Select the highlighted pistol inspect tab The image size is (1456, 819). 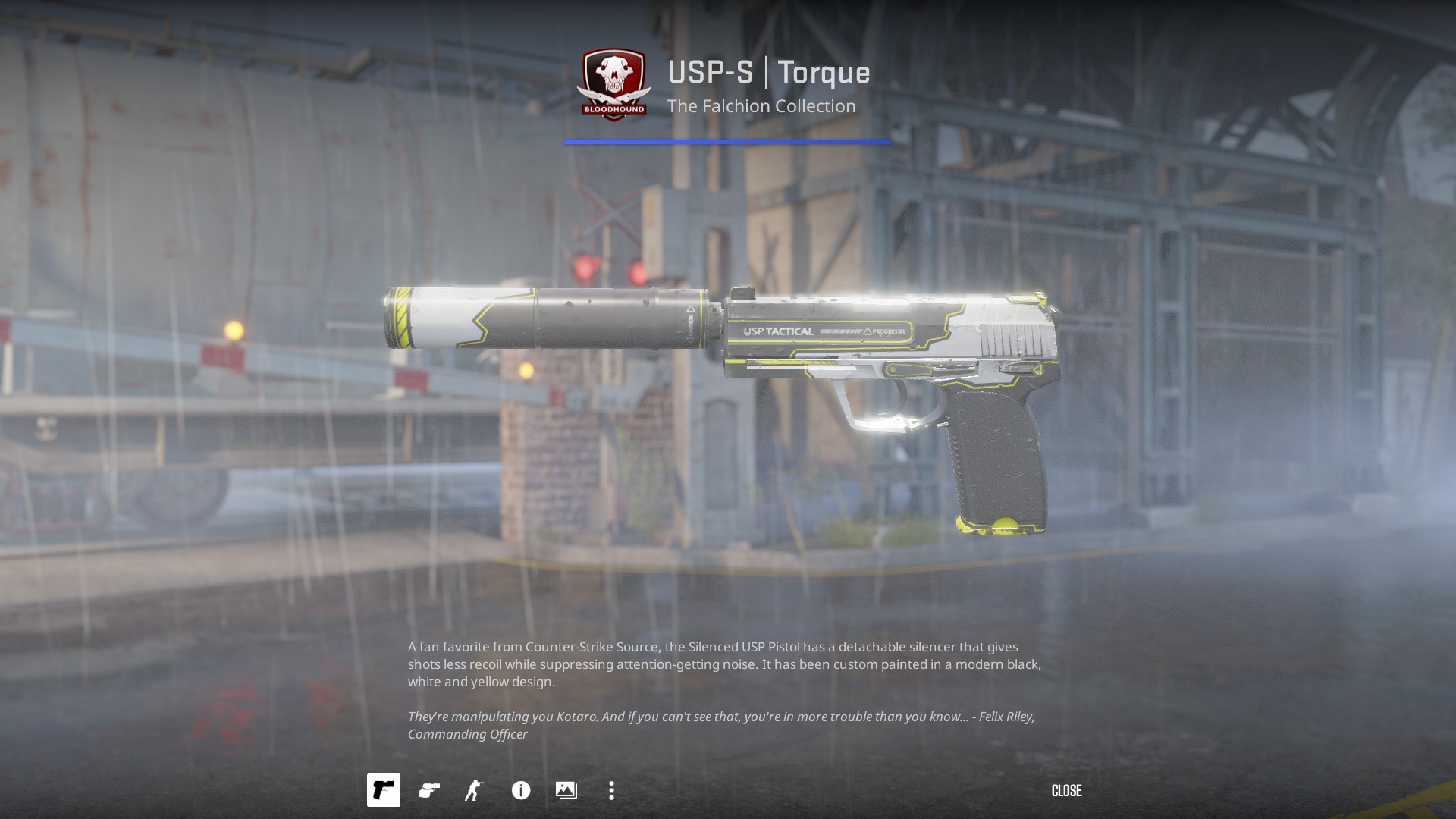(x=384, y=790)
